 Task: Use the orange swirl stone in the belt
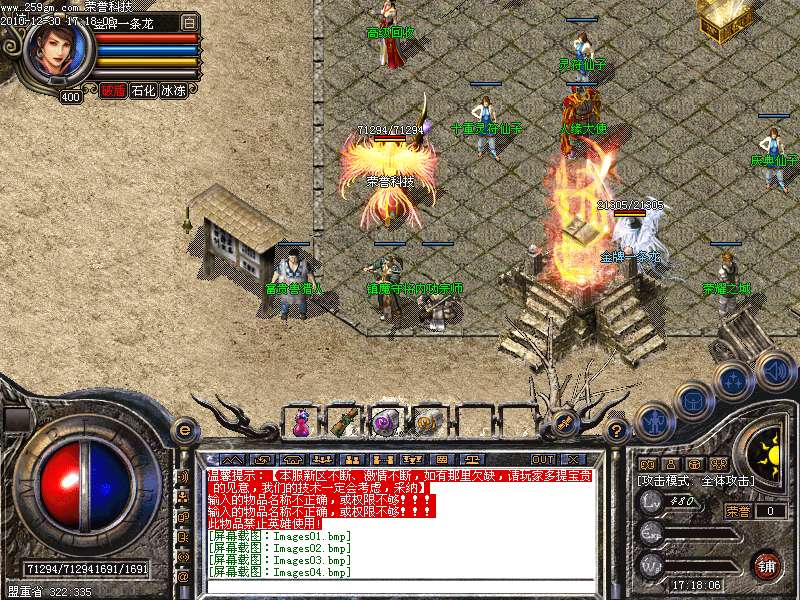pyautogui.click(x=426, y=423)
